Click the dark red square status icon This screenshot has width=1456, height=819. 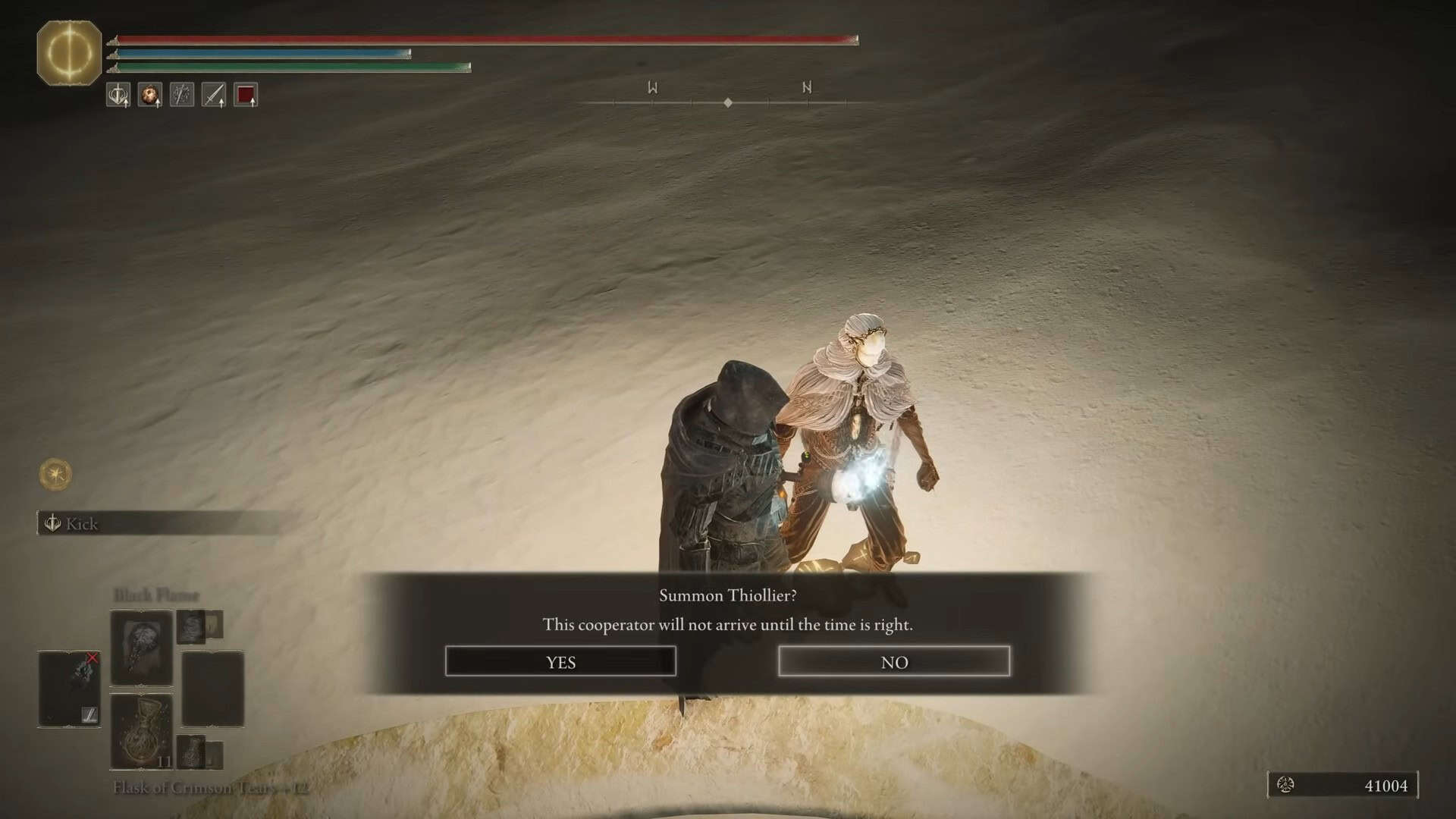[246, 95]
